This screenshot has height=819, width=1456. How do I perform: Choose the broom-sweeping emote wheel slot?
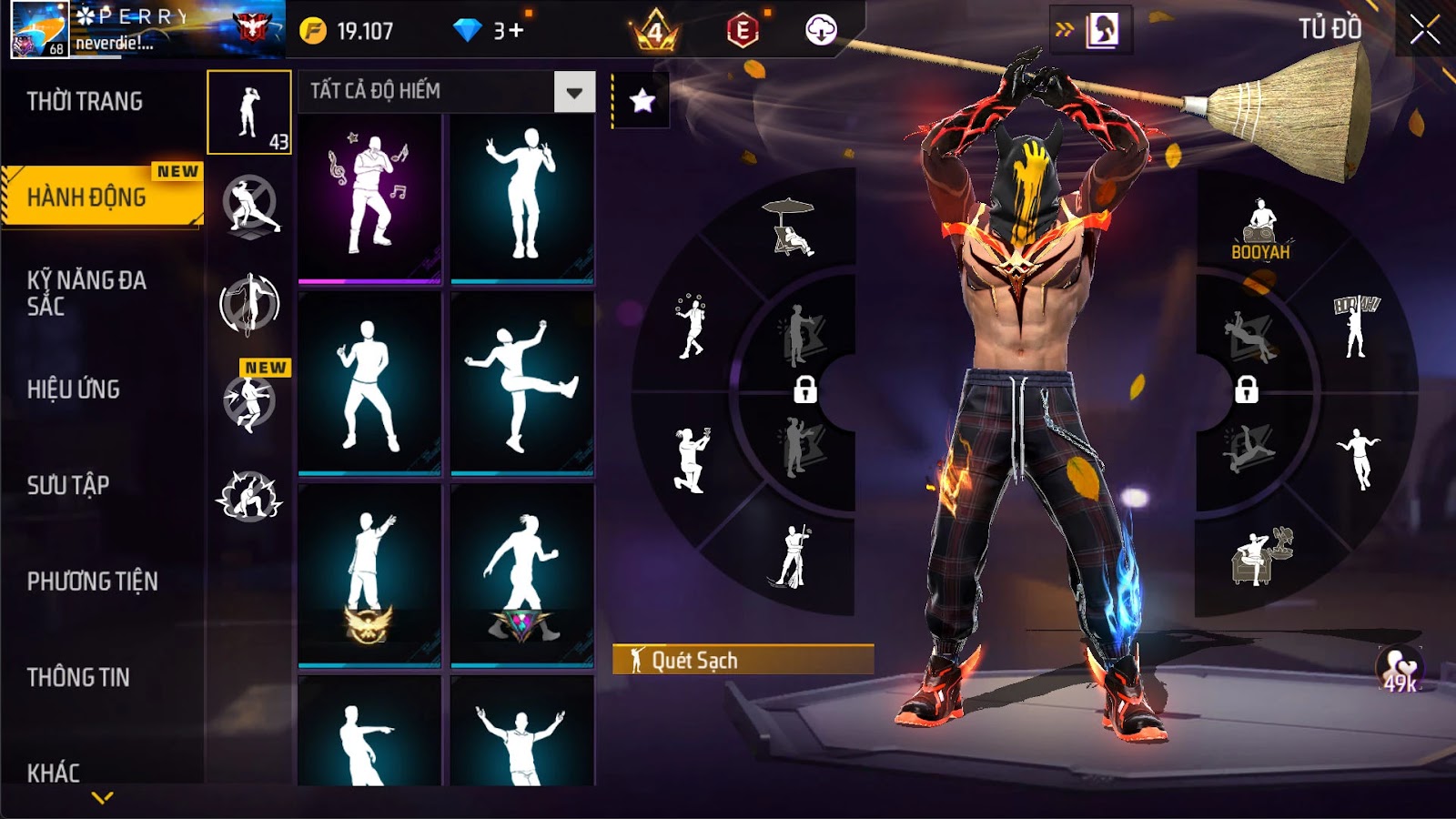coord(790,556)
